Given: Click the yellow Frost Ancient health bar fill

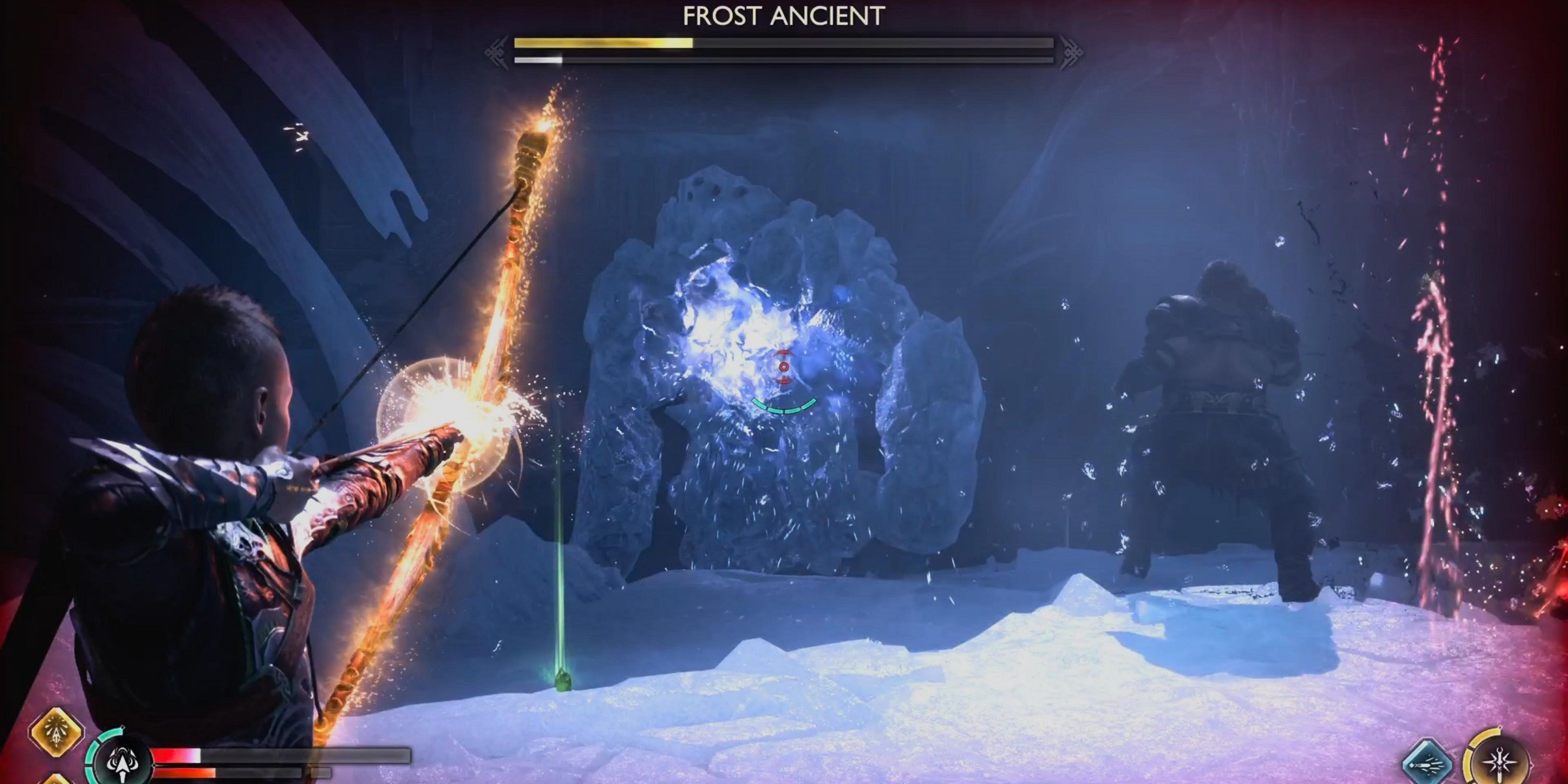Looking at the screenshot, I should 603,44.
